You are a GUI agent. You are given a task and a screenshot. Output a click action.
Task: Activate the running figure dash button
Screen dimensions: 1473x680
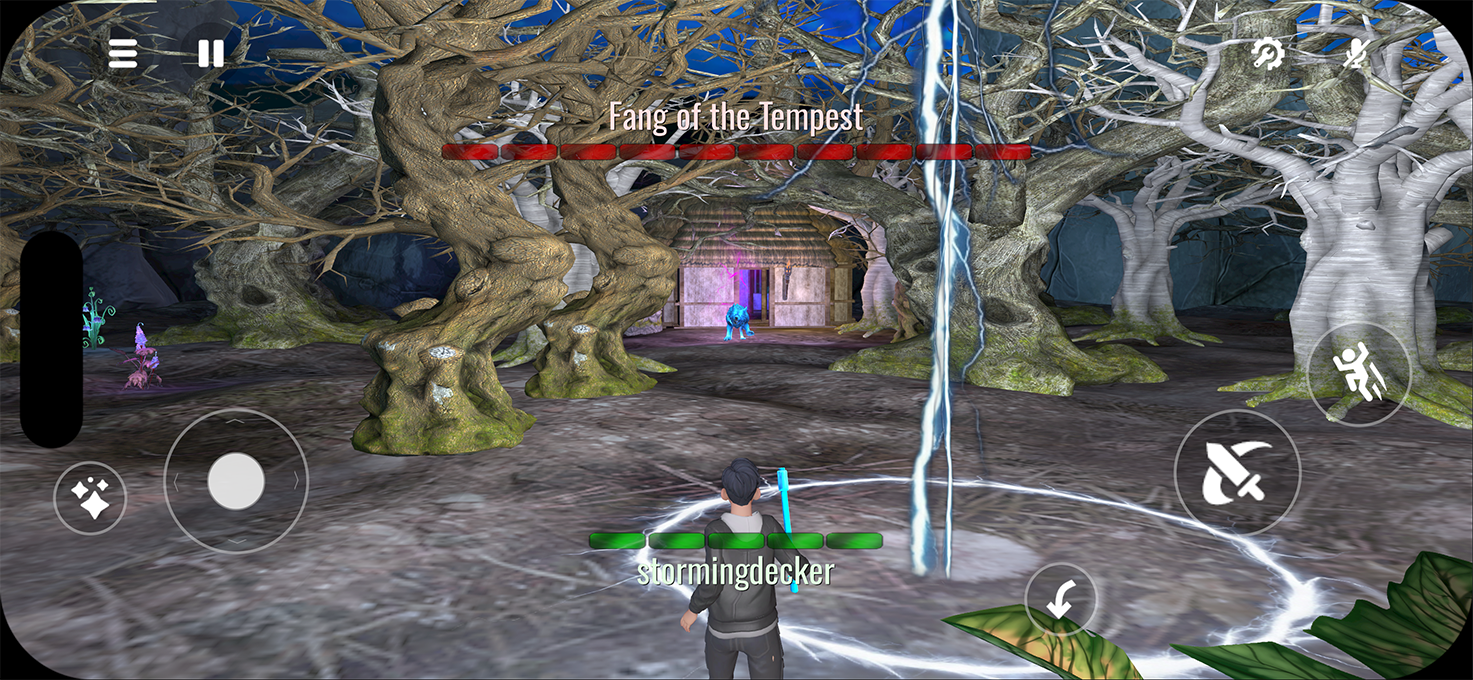(1358, 373)
